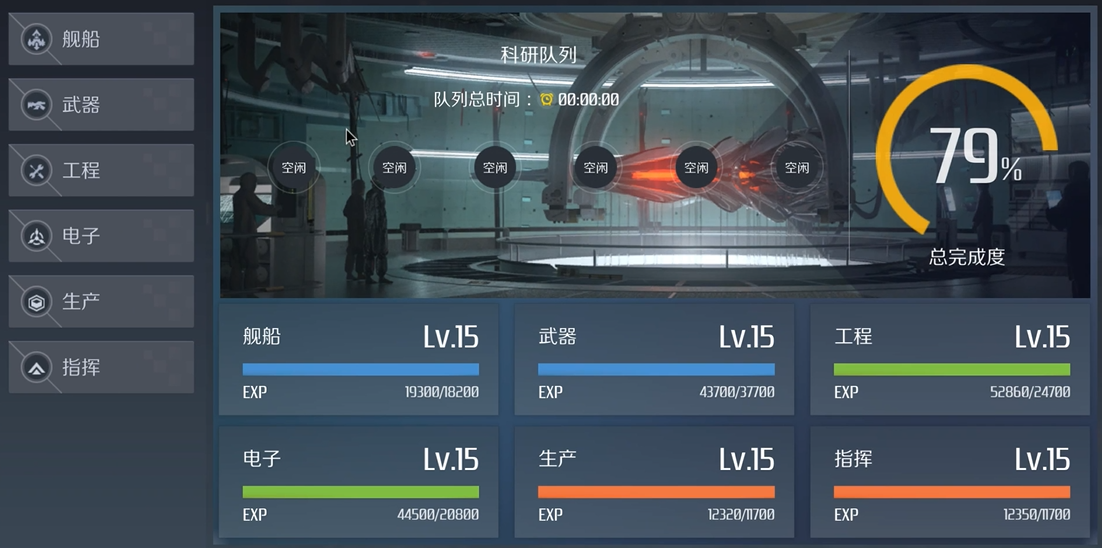Open the 舰船 Lv.15 progress card
The height and width of the screenshot is (548, 1102).
click(360, 360)
